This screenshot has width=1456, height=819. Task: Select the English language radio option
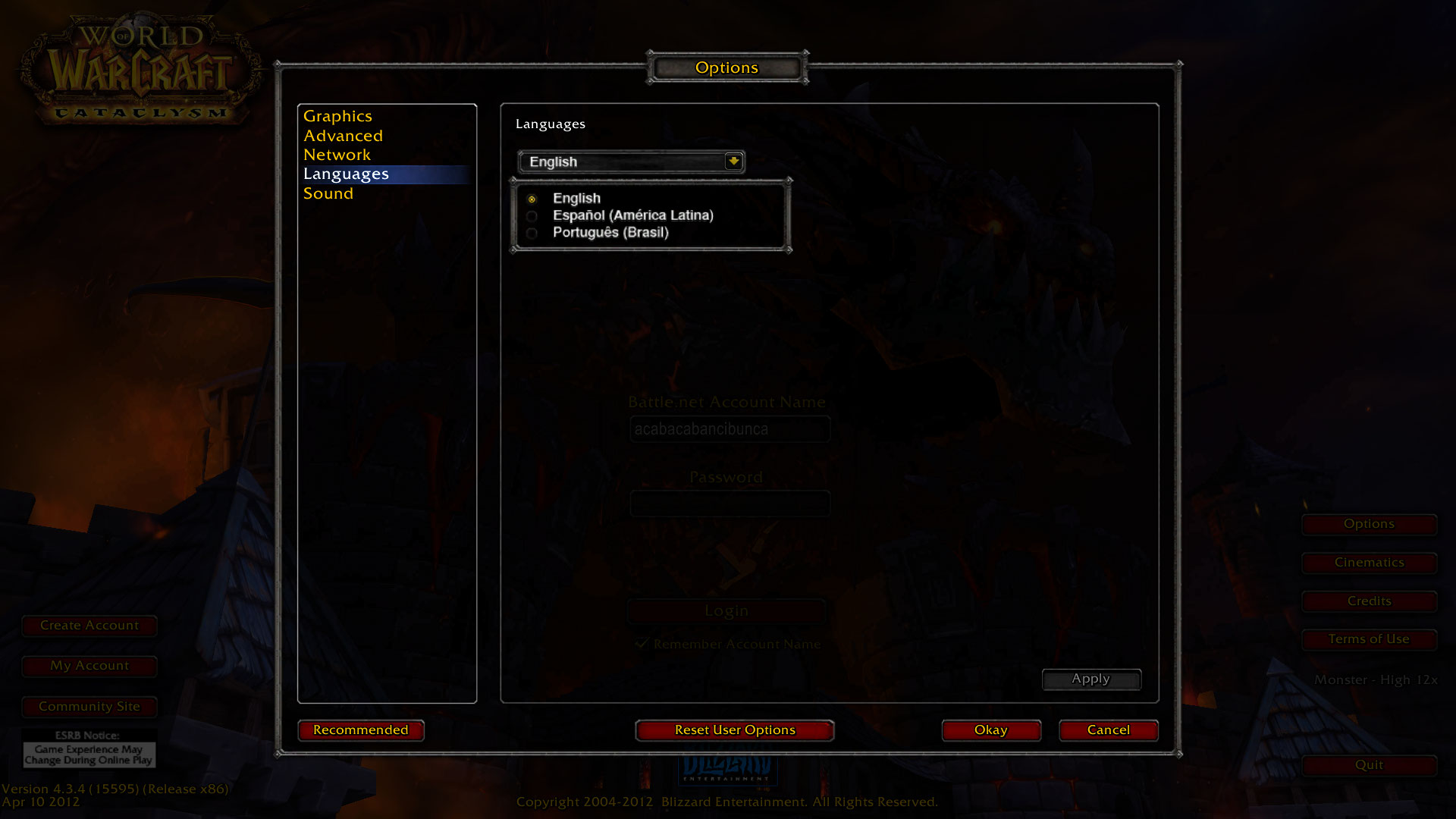pyautogui.click(x=532, y=199)
